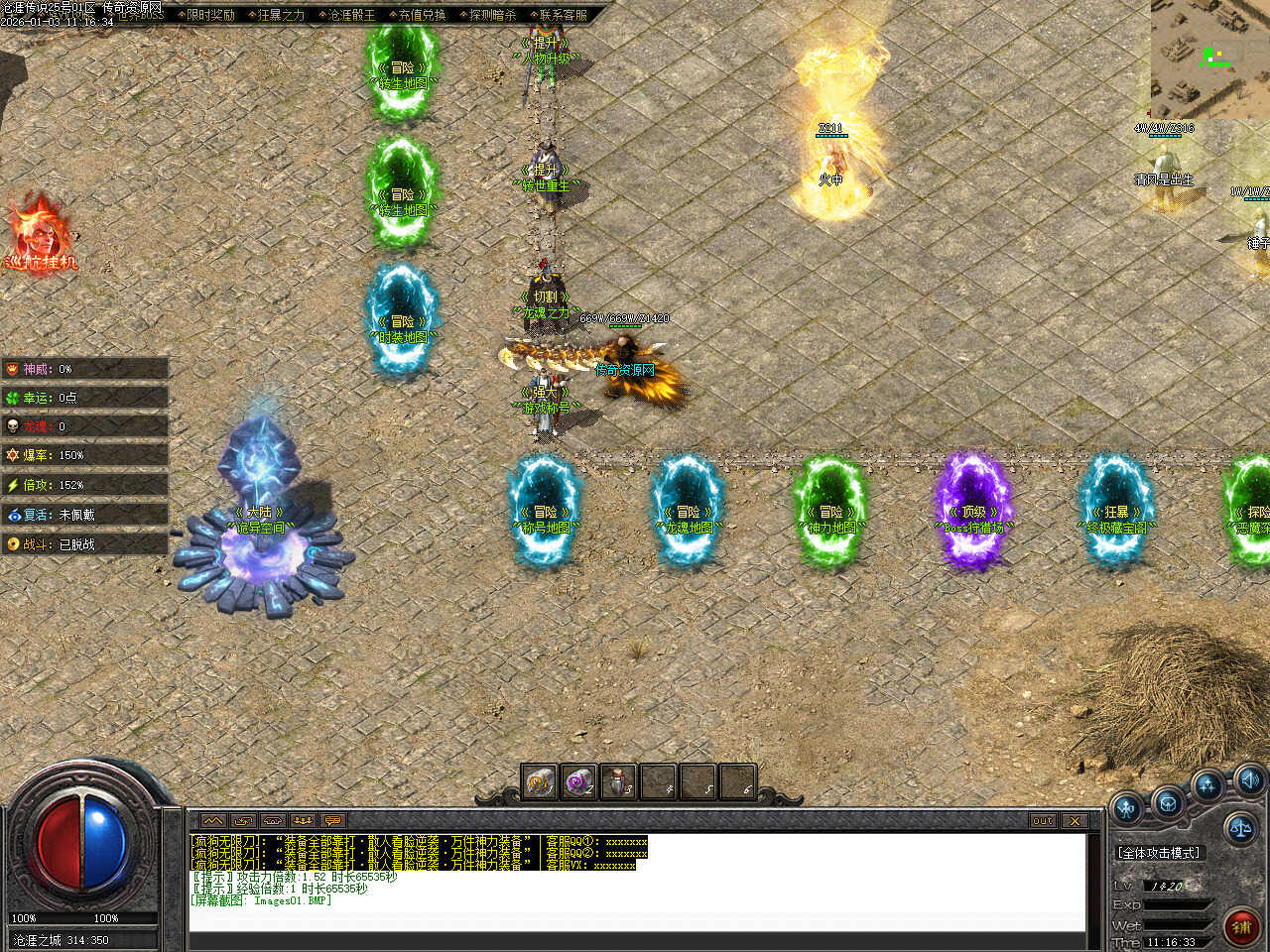Open the bag inventory icon

[x=1168, y=801]
